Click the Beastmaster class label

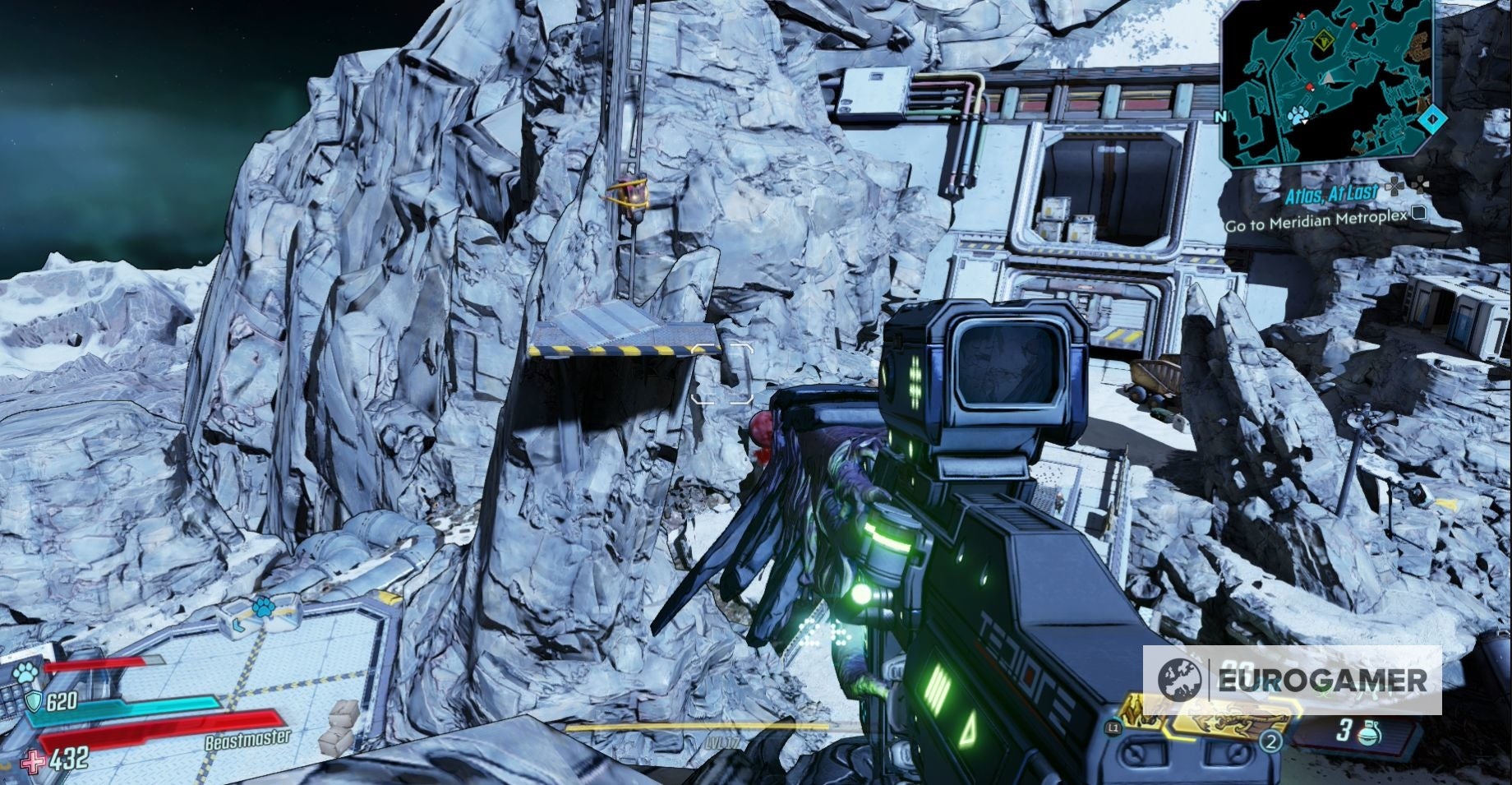pyautogui.click(x=248, y=740)
